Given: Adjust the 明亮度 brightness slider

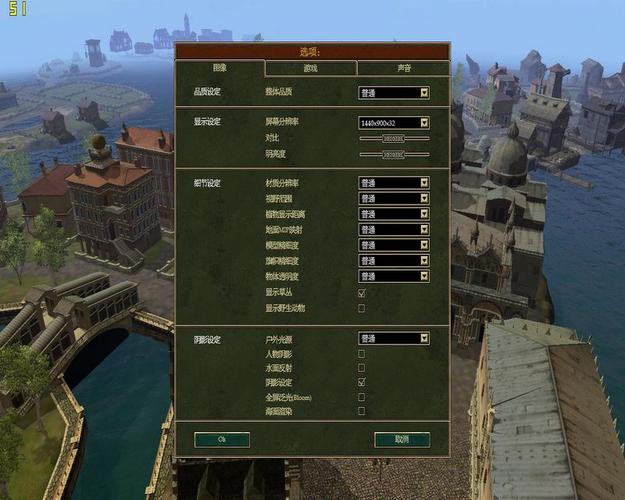Looking at the screenshot, I should tap(394, 155).
